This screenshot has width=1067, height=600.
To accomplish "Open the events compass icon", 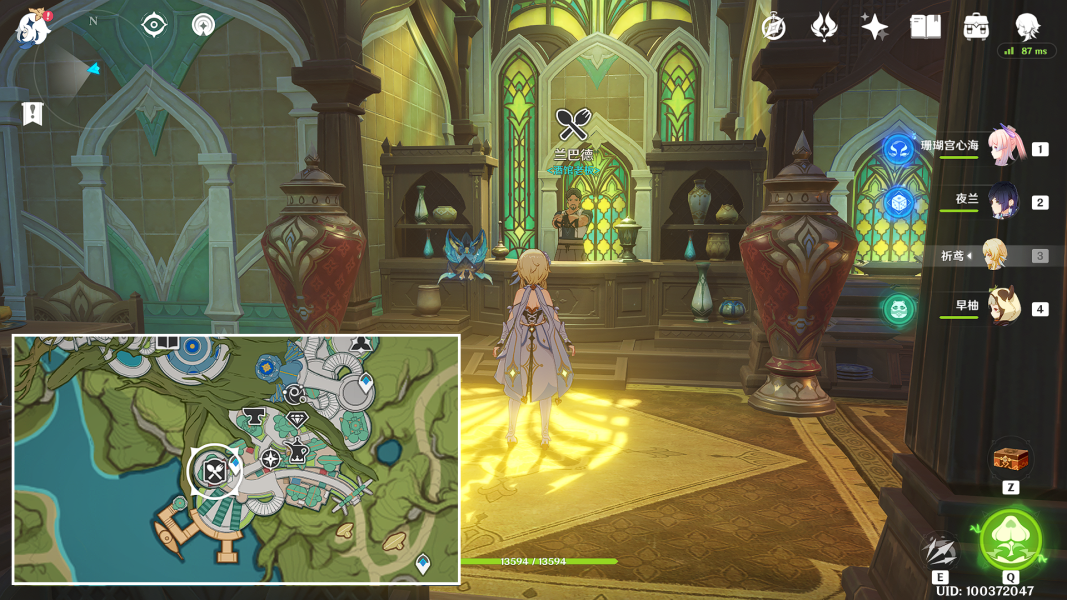I will [x=773, y=27].
